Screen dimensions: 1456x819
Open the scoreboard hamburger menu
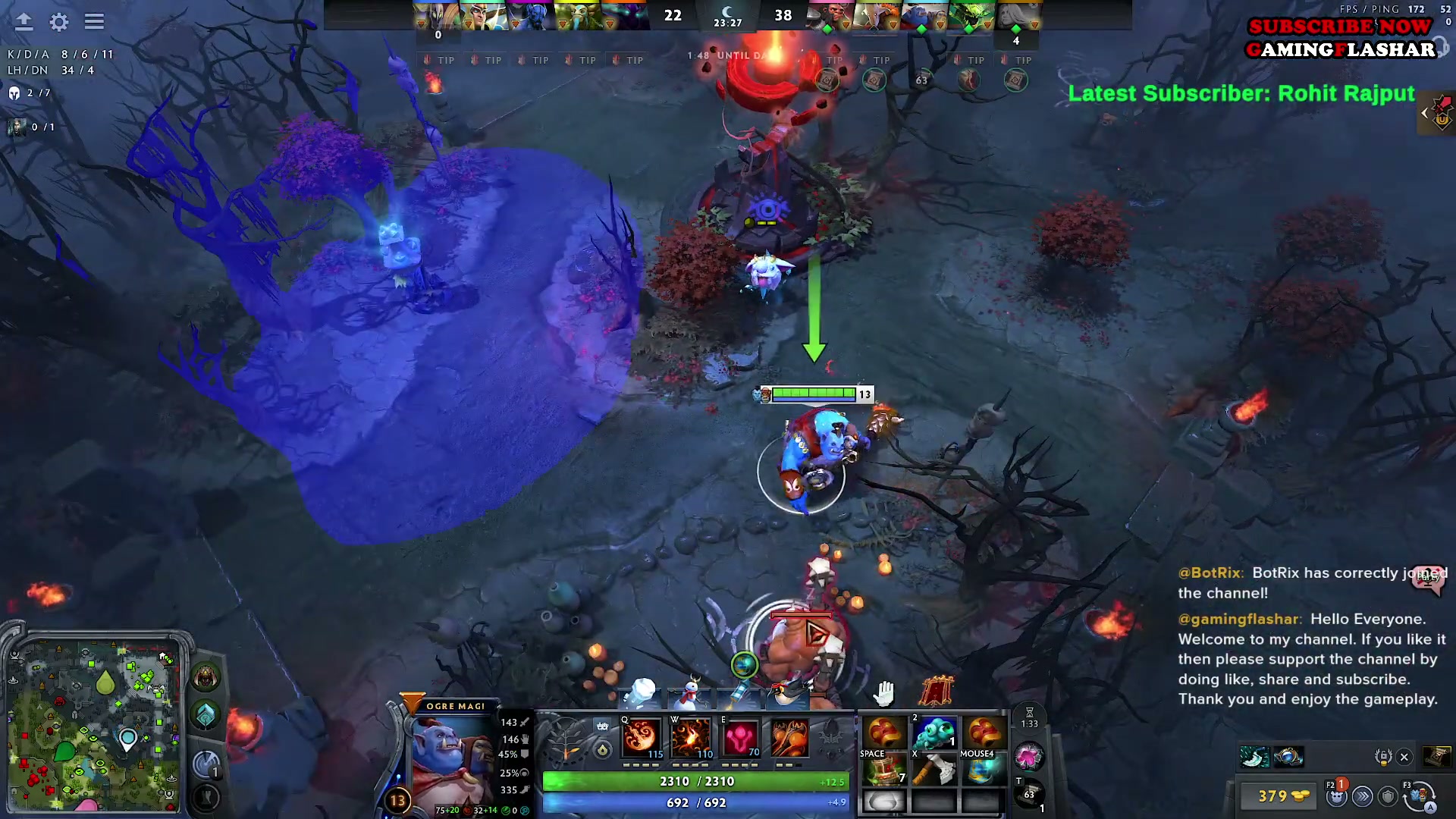coord(94,21)
